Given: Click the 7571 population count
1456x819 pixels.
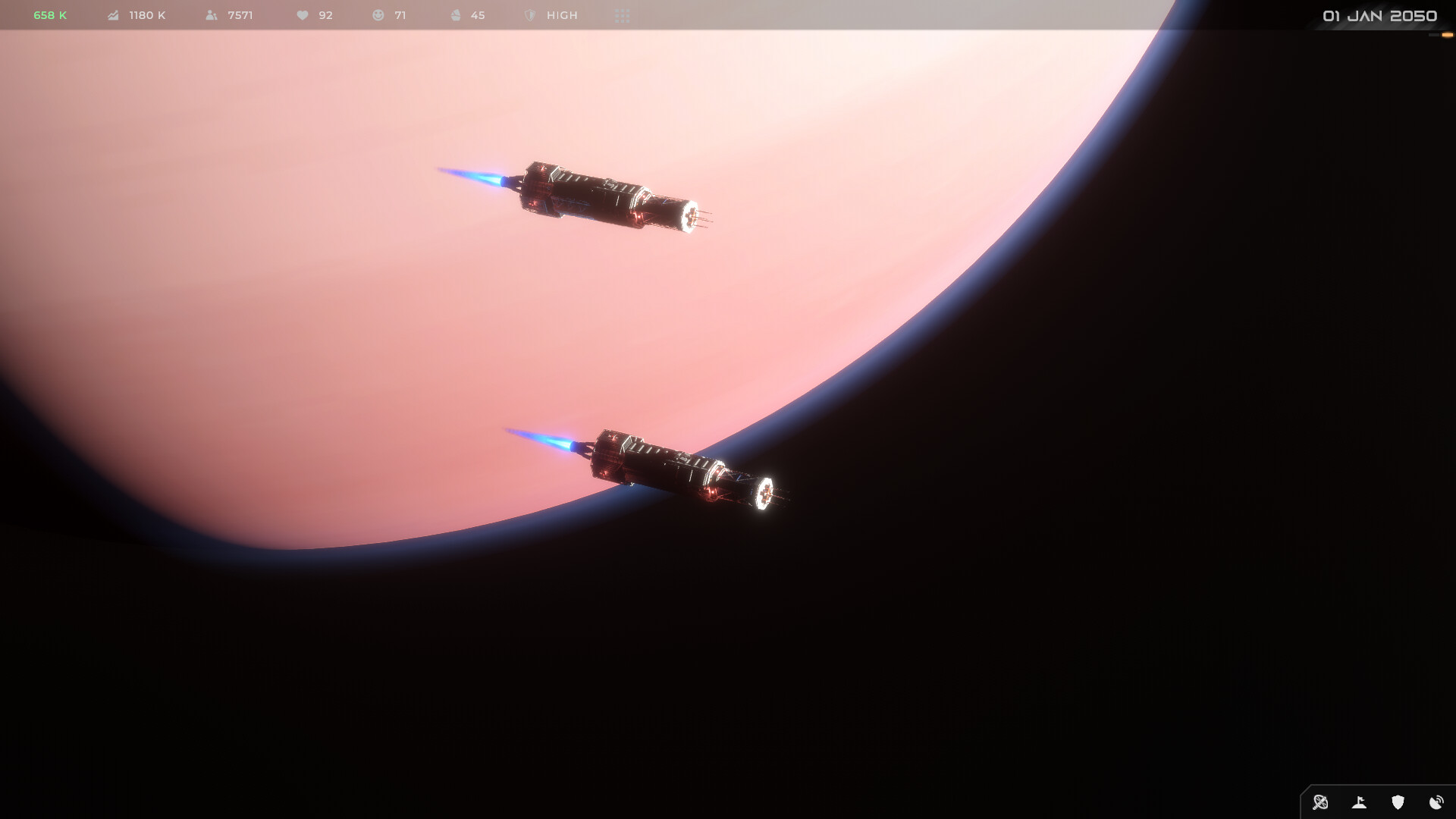Looking at the screenshot, I should (239, 15).
